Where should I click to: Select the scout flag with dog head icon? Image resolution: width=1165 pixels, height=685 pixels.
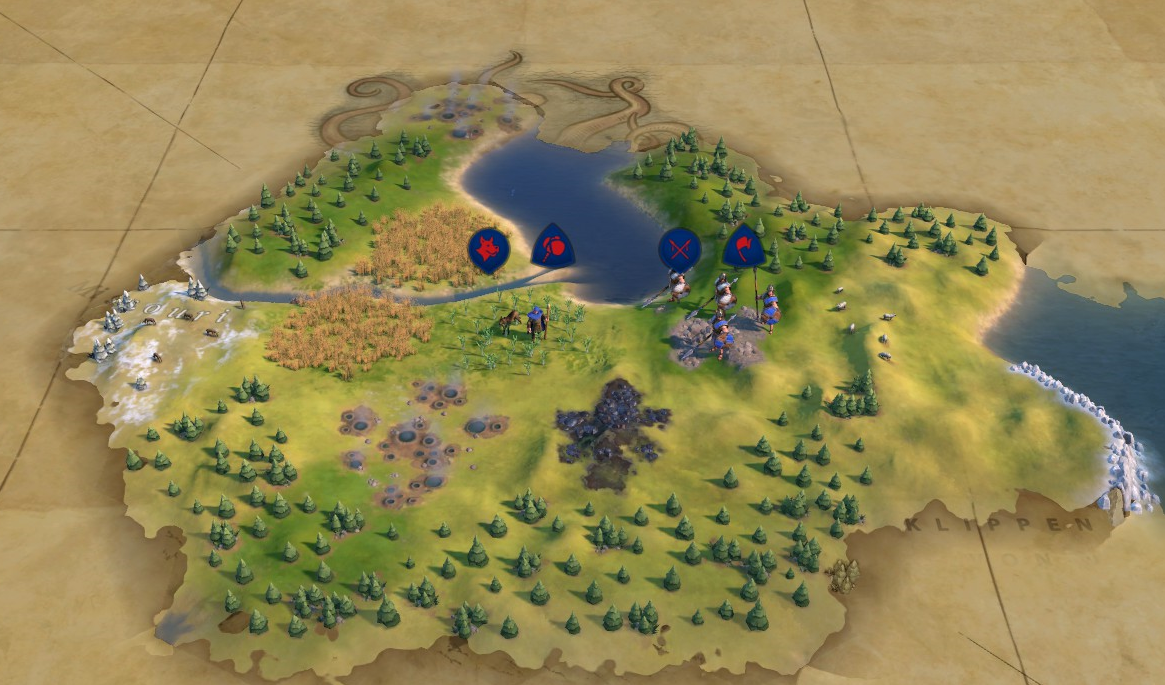[x=488, y=249]
